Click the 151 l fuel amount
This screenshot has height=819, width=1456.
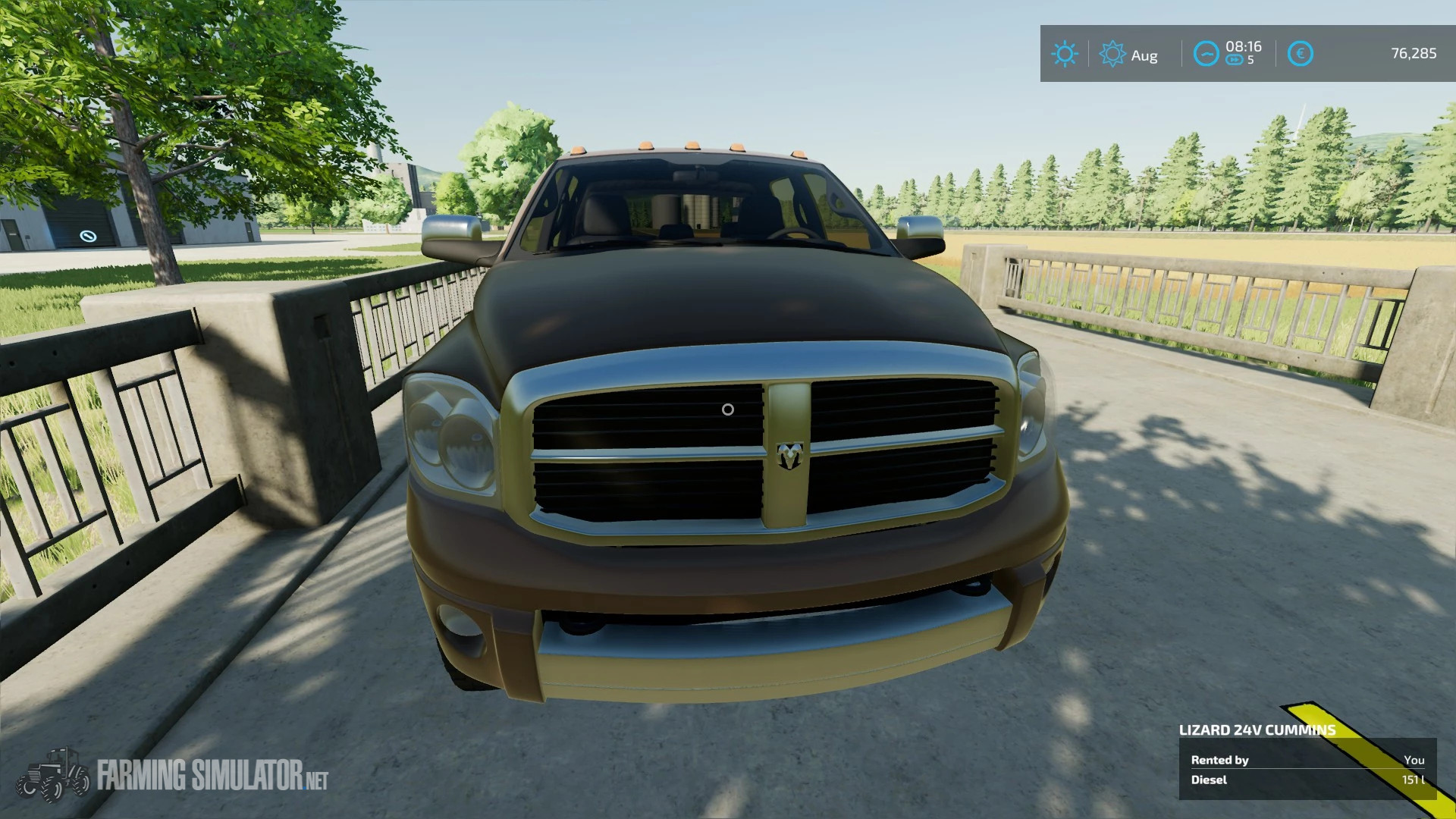click(x=1412, y=780)
